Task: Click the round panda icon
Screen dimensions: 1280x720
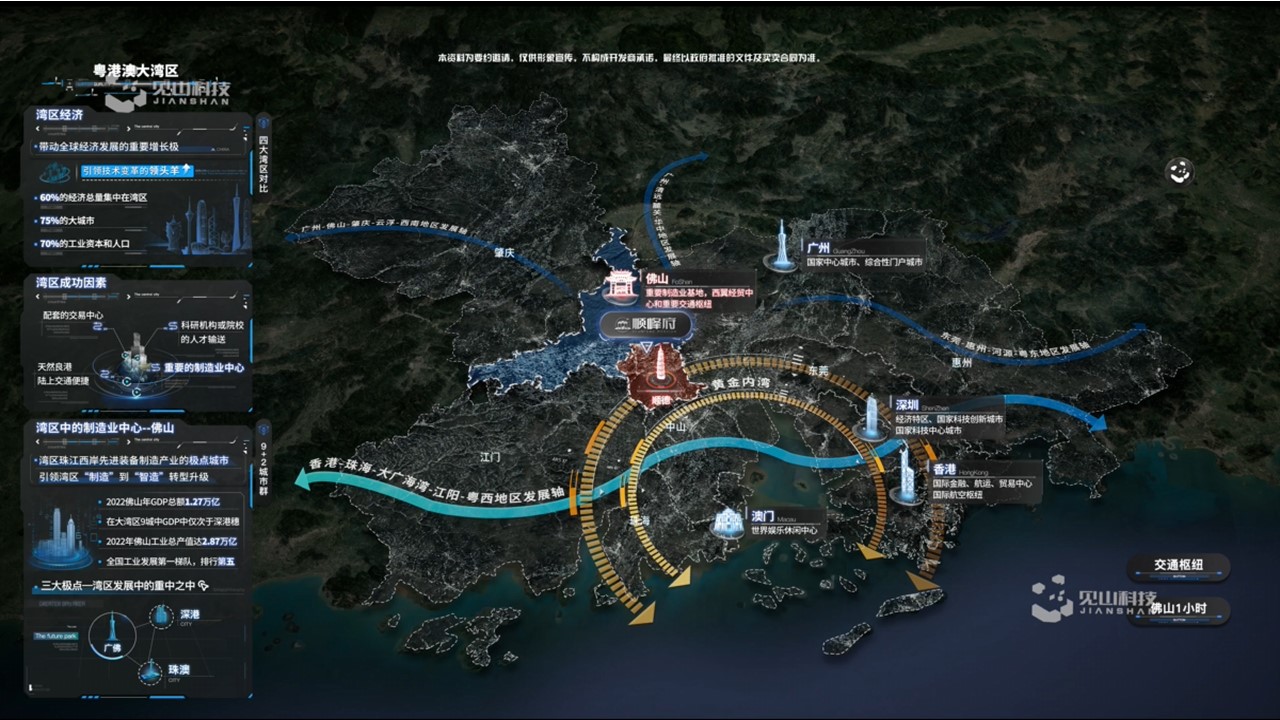Action: point(1180,172)
